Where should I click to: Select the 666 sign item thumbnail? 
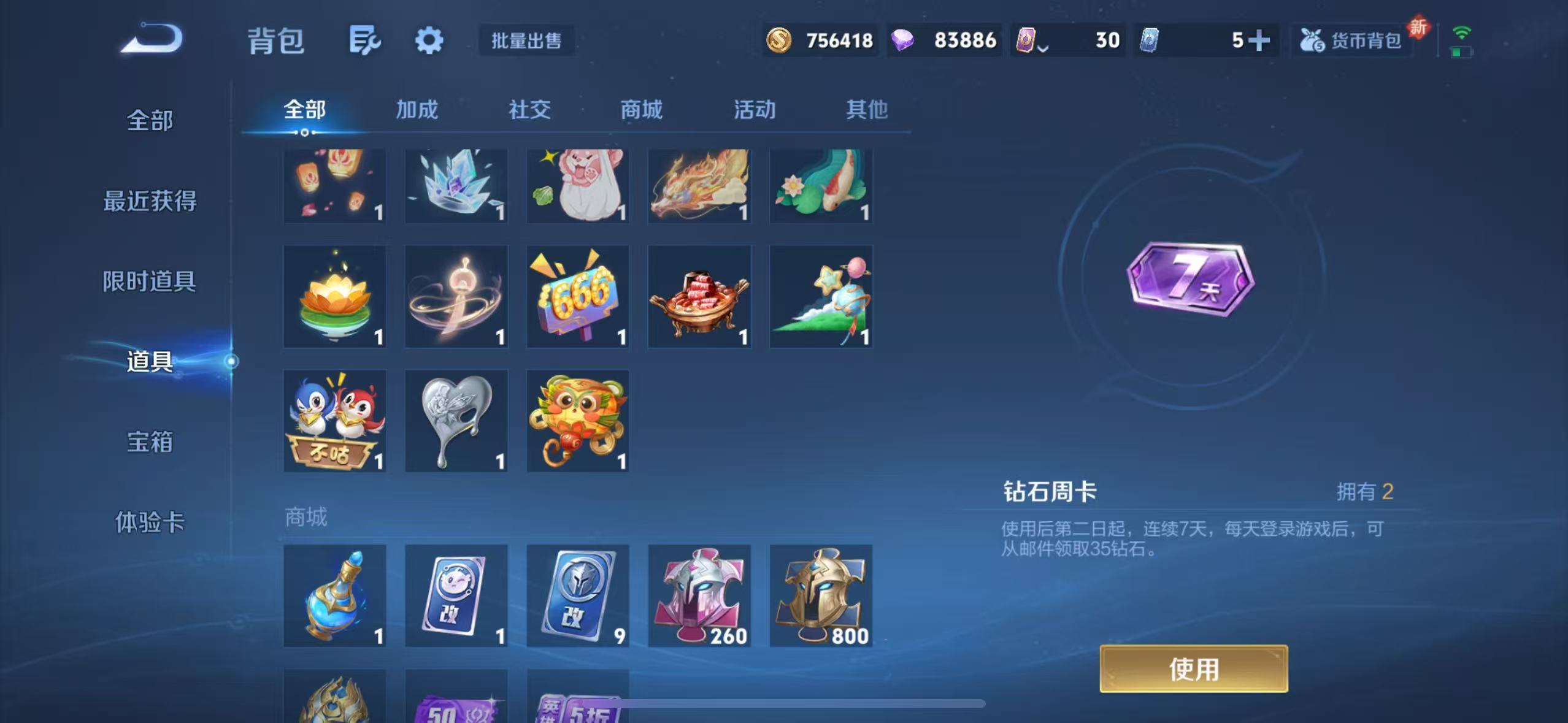click(577, 296)
